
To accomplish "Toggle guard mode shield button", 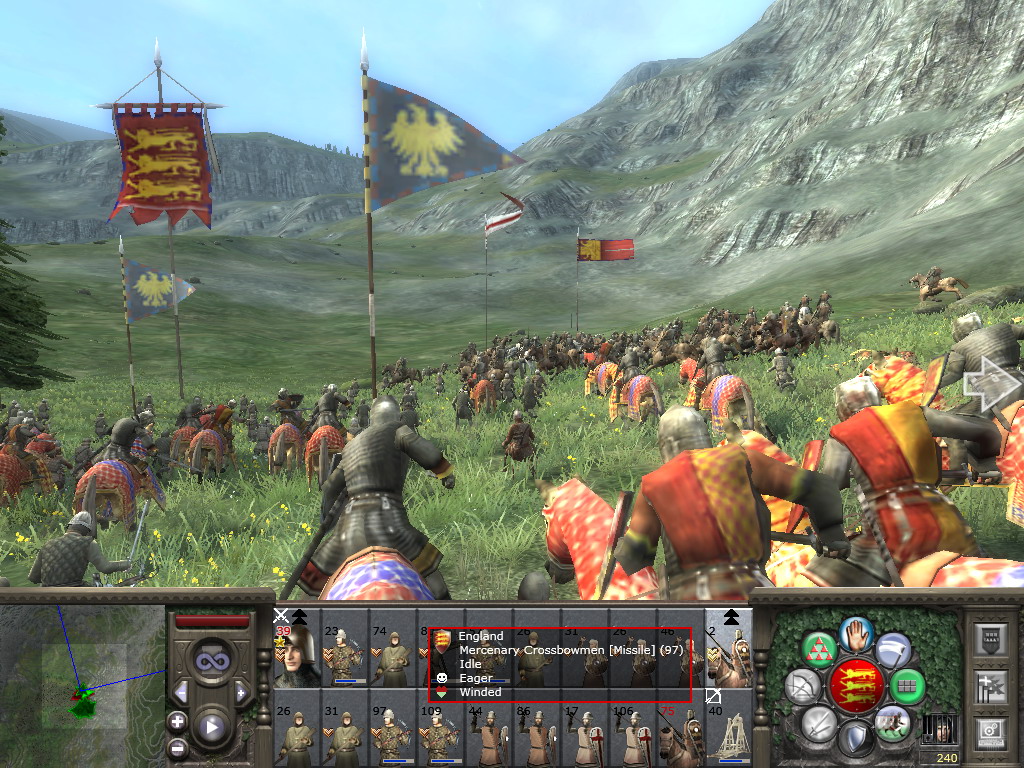I will click(x=856, y=739).
